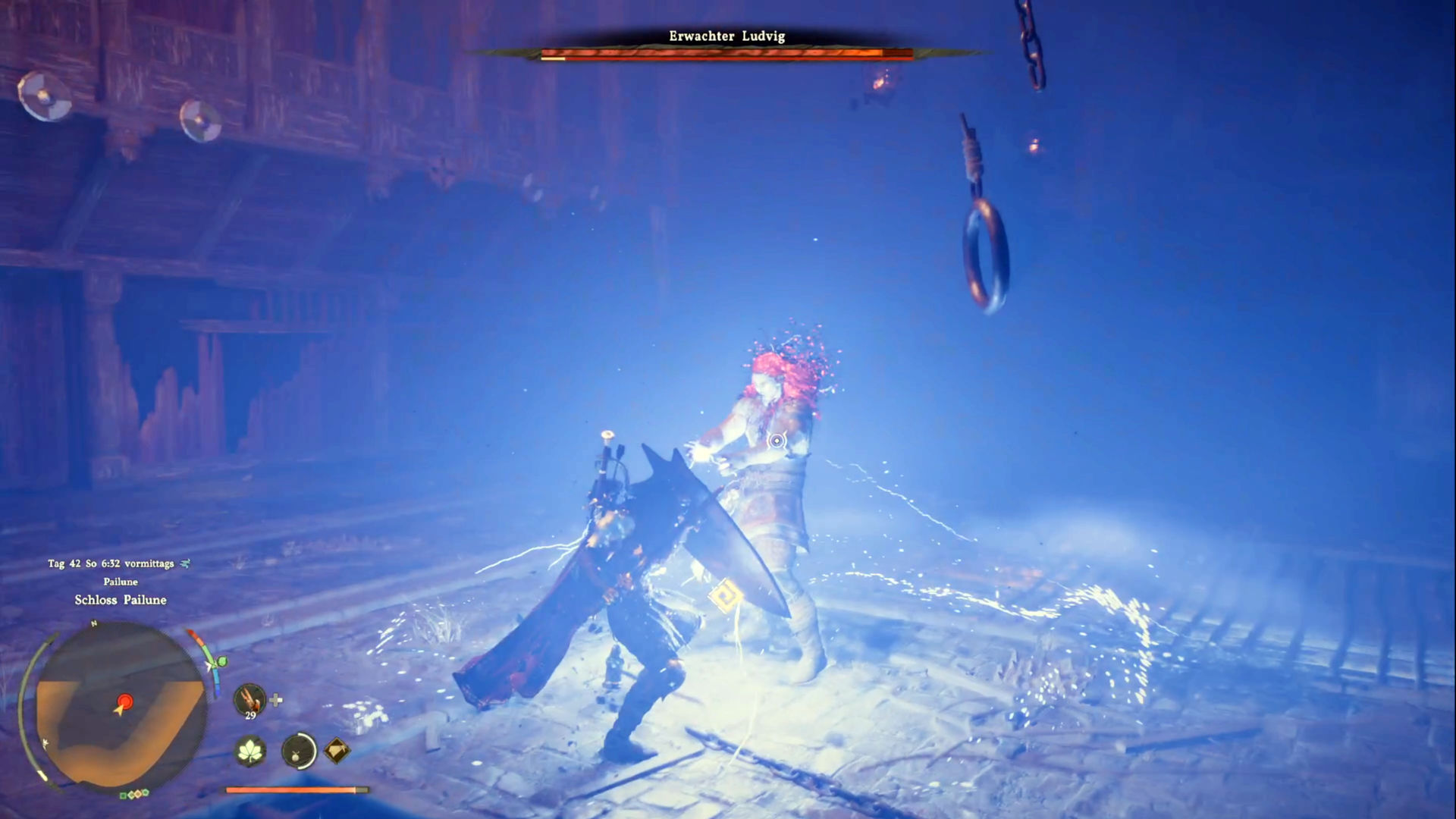Use the round pouch item with cooldown ring
This screenshot has height=819, width=1456.
click(298, 751)
